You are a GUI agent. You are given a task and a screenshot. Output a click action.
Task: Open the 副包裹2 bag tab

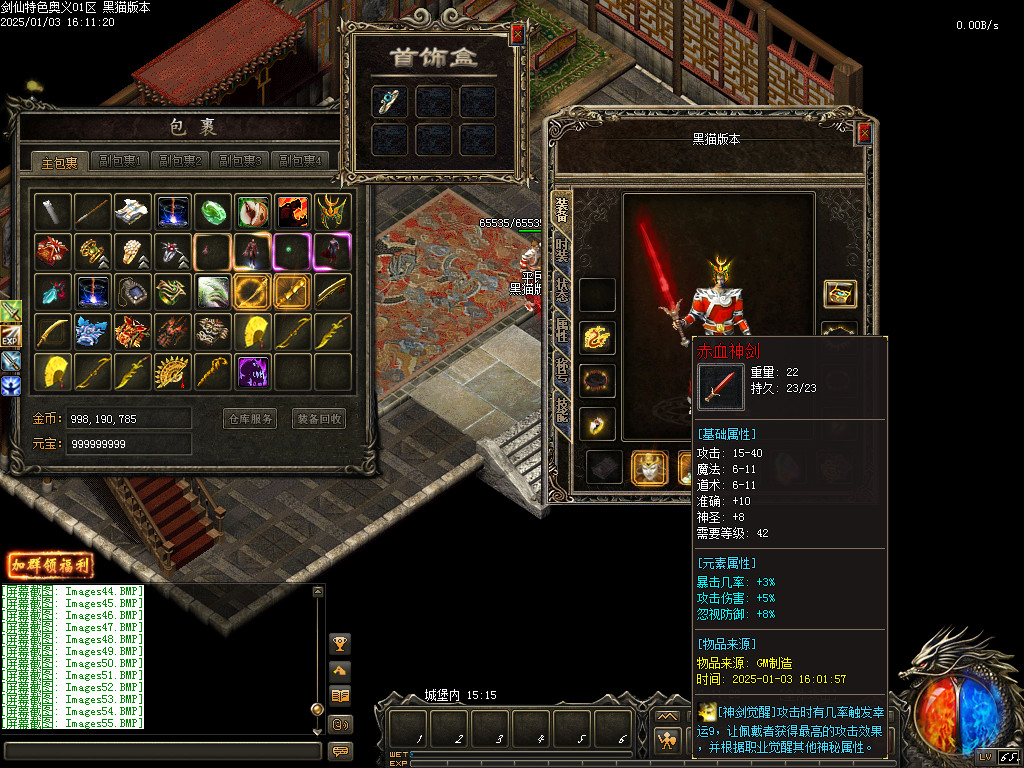tap(179, 161)
